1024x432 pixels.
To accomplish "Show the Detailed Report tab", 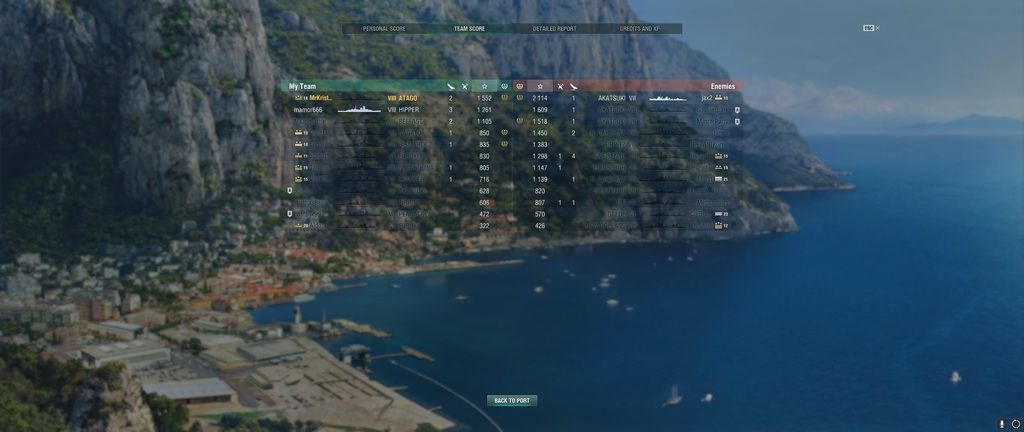I will click(554, 29).
